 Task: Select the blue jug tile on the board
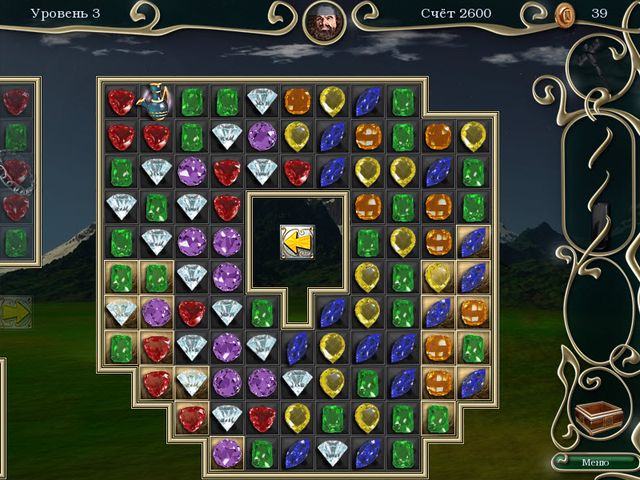point(155,98)
